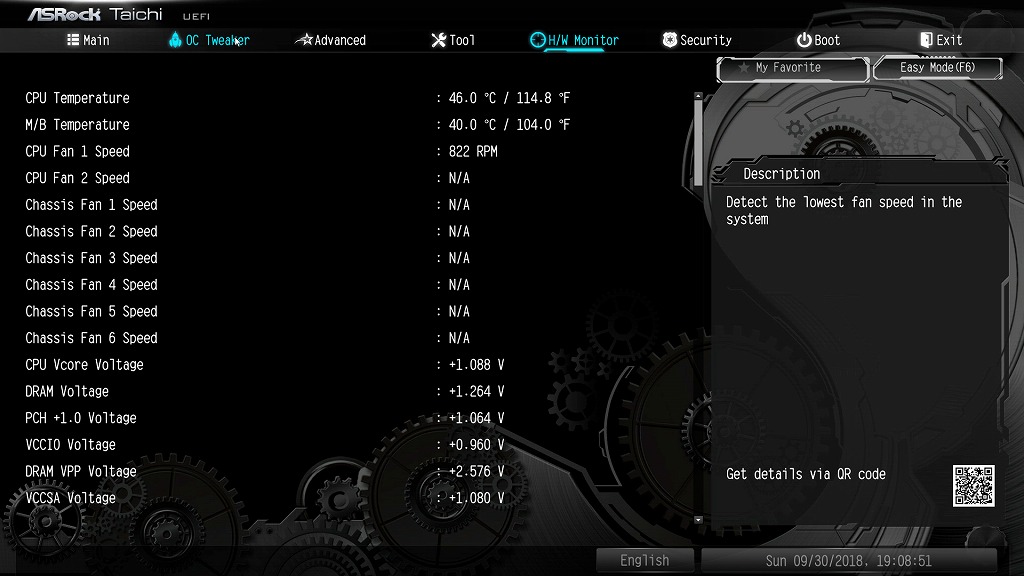
Task: Select the Tool tab
Action: coord(453,40)
